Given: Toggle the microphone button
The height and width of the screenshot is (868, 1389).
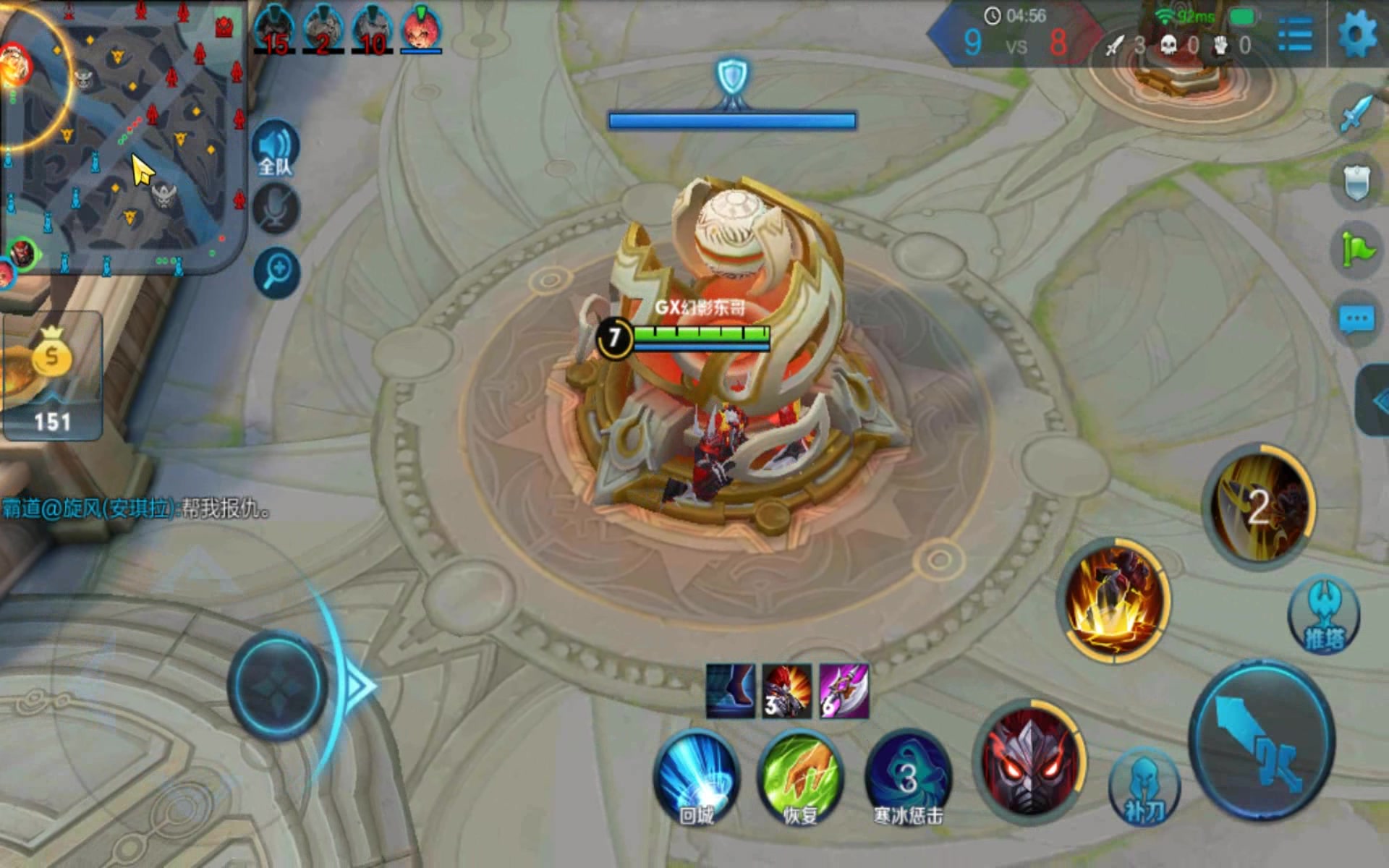Looking at the screenshot, I should (x=276, y=209).
